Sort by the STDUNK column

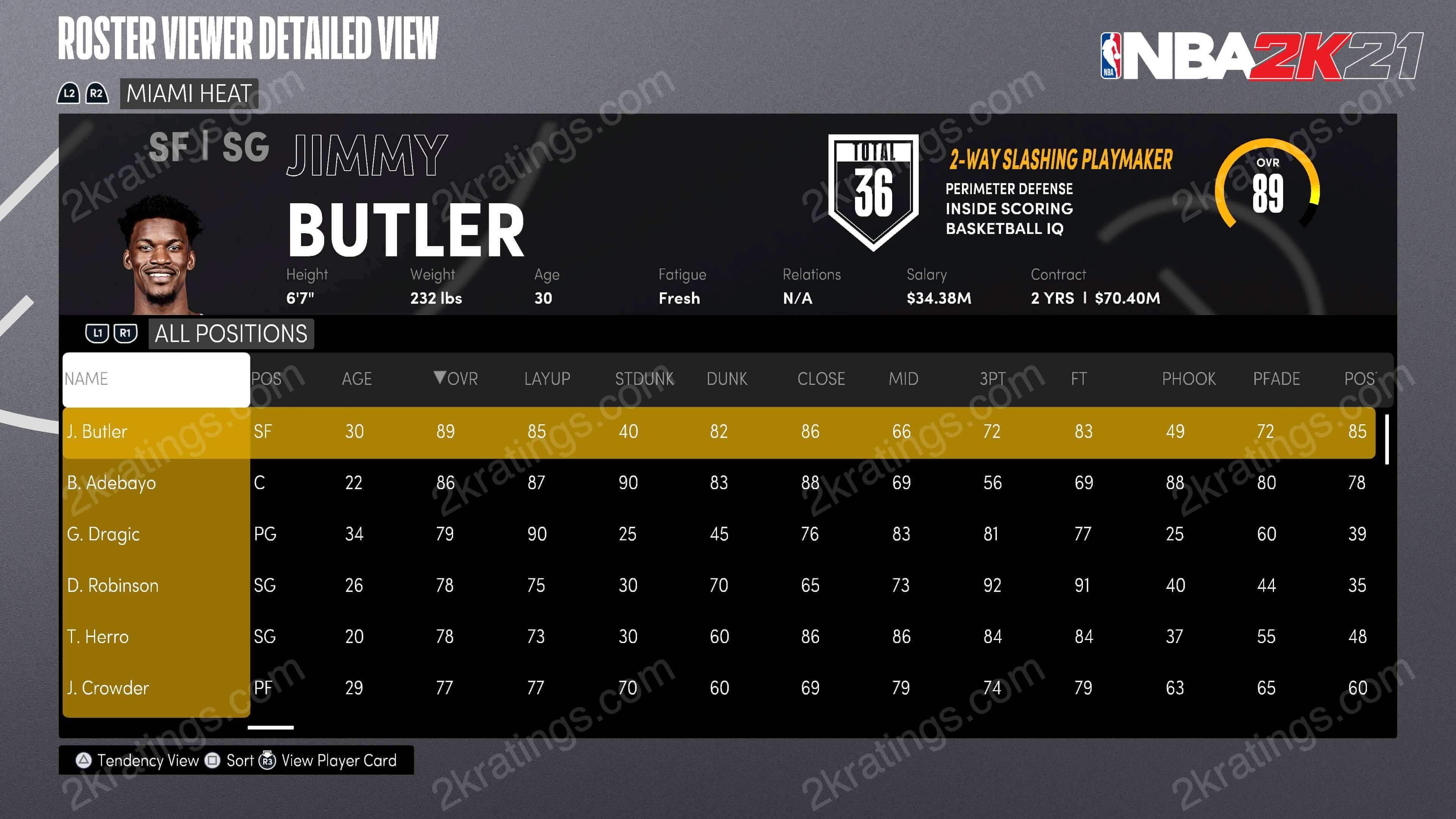coord(644,379)
